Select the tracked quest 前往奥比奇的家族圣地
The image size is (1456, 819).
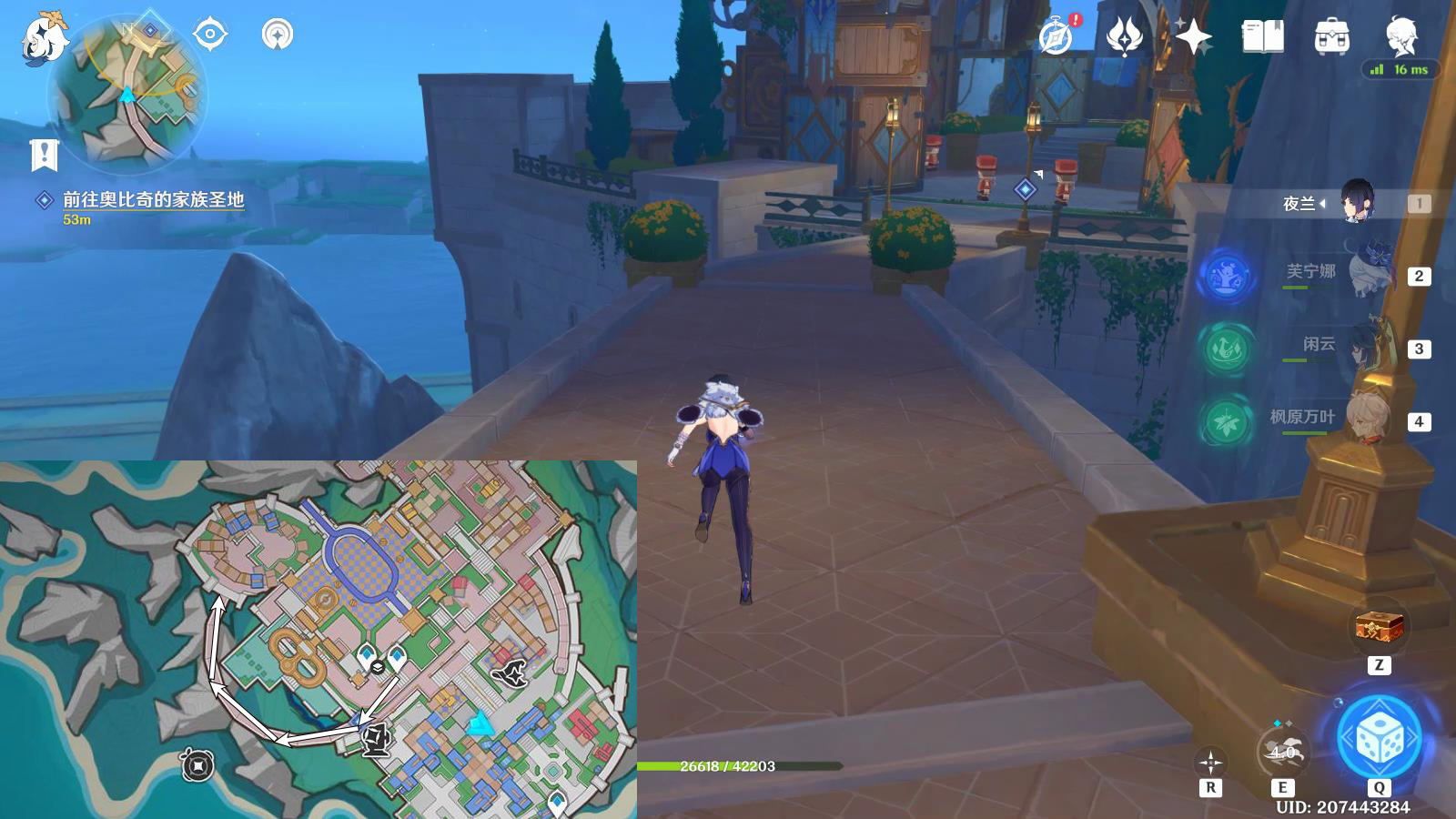153,200
